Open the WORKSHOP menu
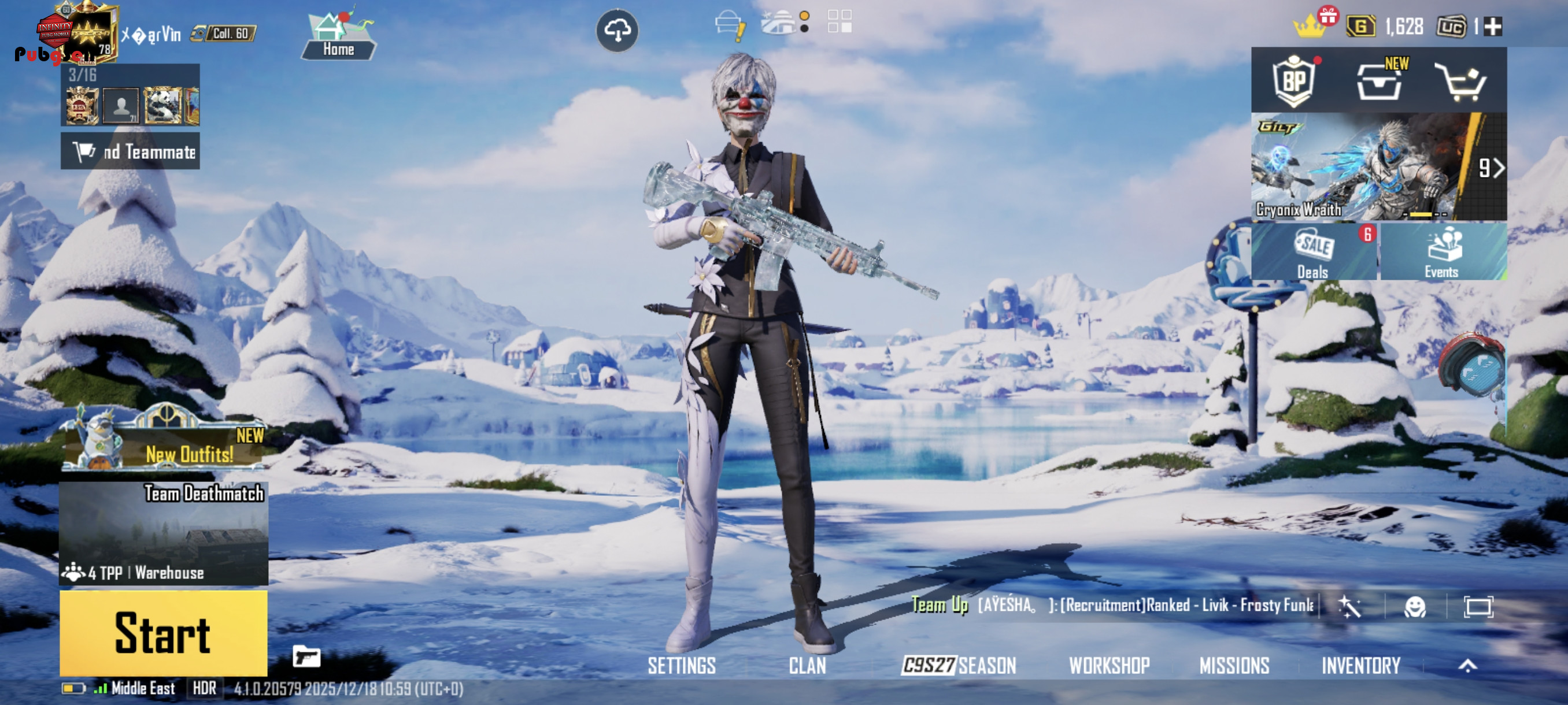This screenshot has height=705, width=1568. (x=1109, y=666)
